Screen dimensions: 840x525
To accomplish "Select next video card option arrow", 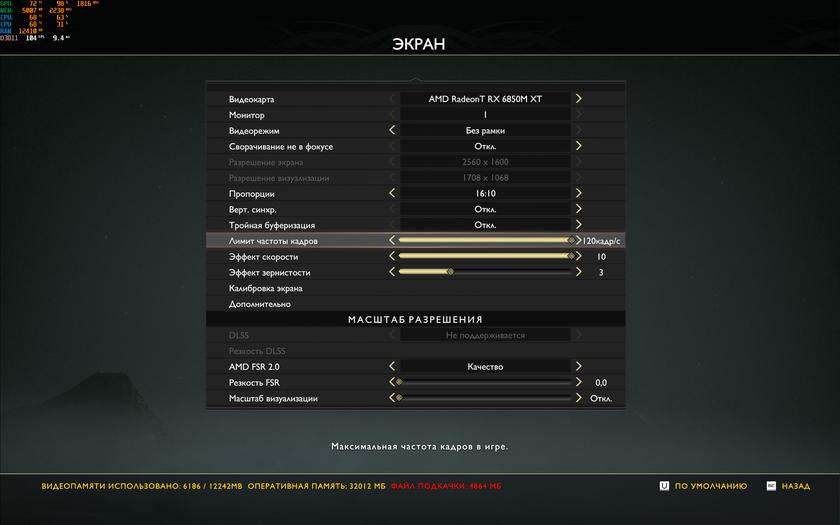I will pos(578,99).
